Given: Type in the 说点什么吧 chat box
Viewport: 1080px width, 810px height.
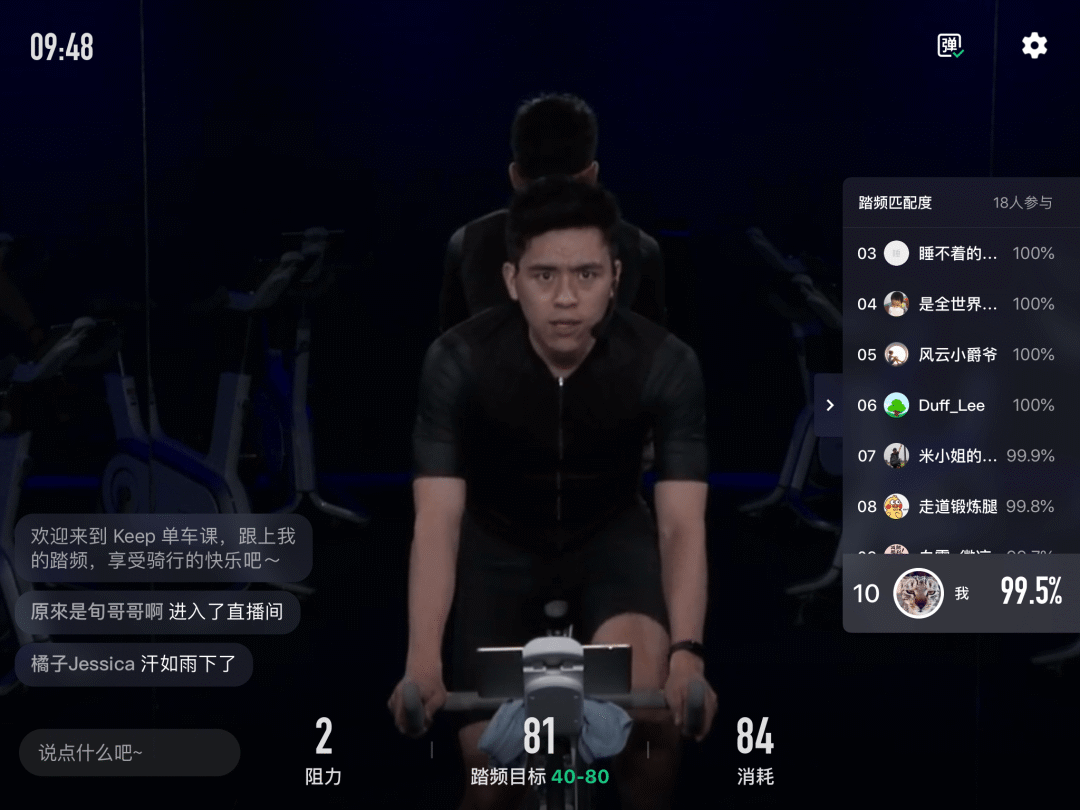Looking at the screenshot, I should 130,753.
